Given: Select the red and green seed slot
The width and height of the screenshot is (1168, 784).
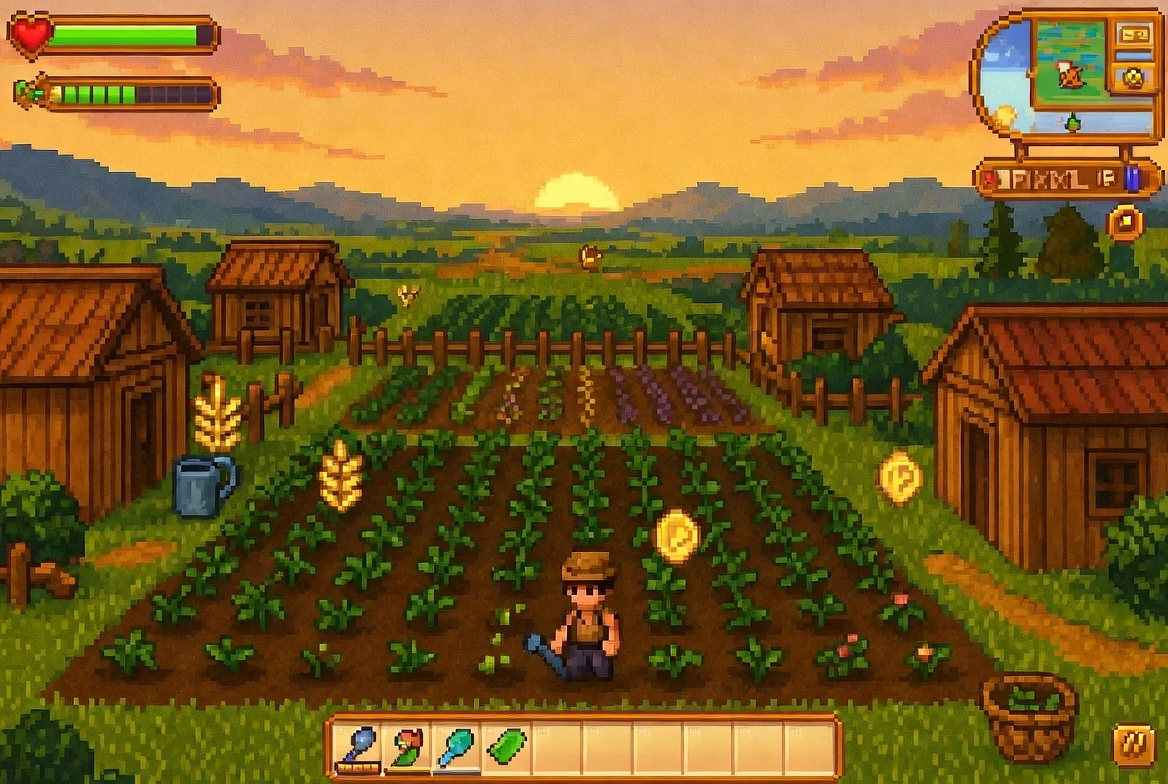Looking at the screenshot, I should [406, 747].
